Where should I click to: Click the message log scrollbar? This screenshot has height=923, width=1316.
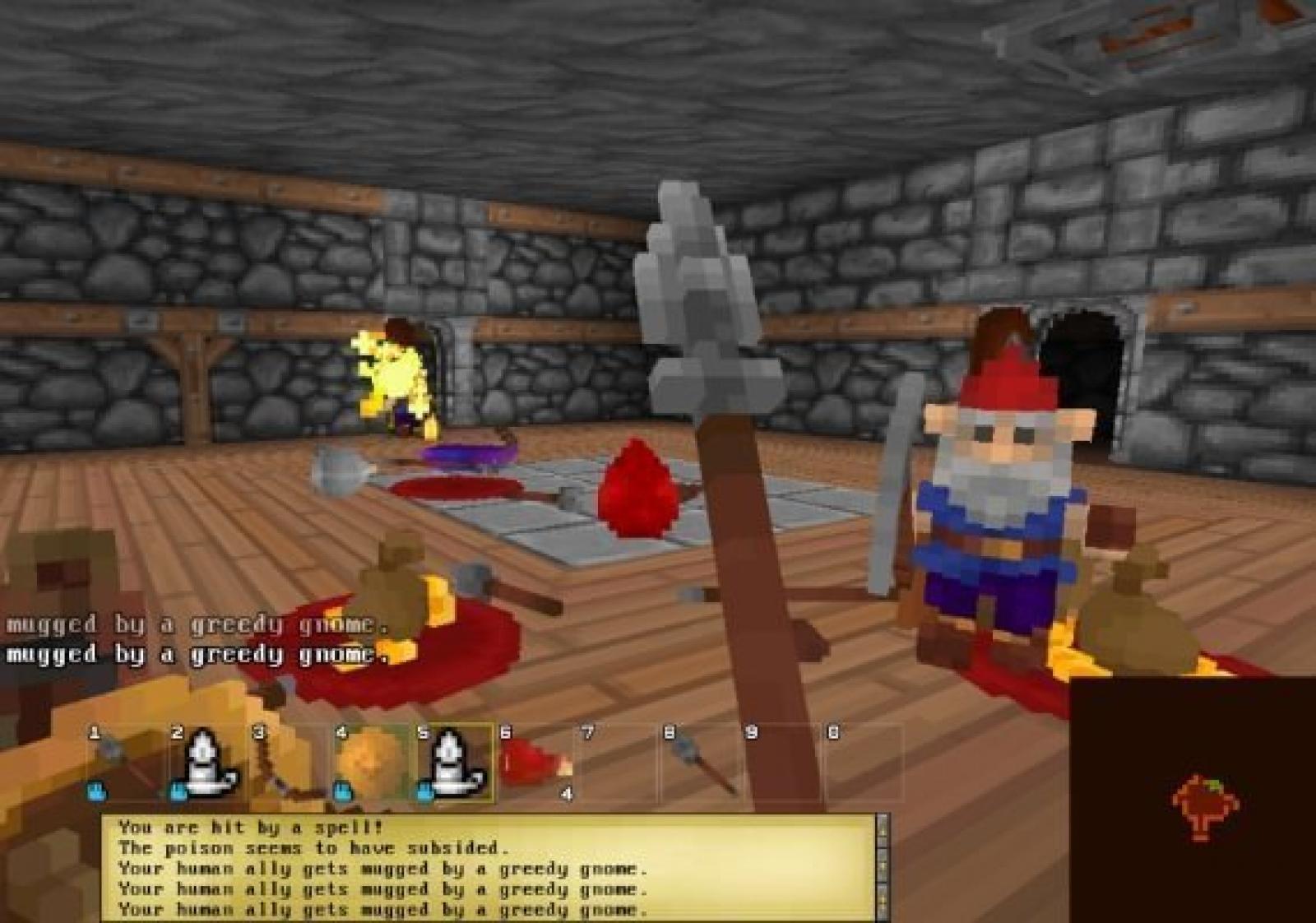click(x=883, y=867)
